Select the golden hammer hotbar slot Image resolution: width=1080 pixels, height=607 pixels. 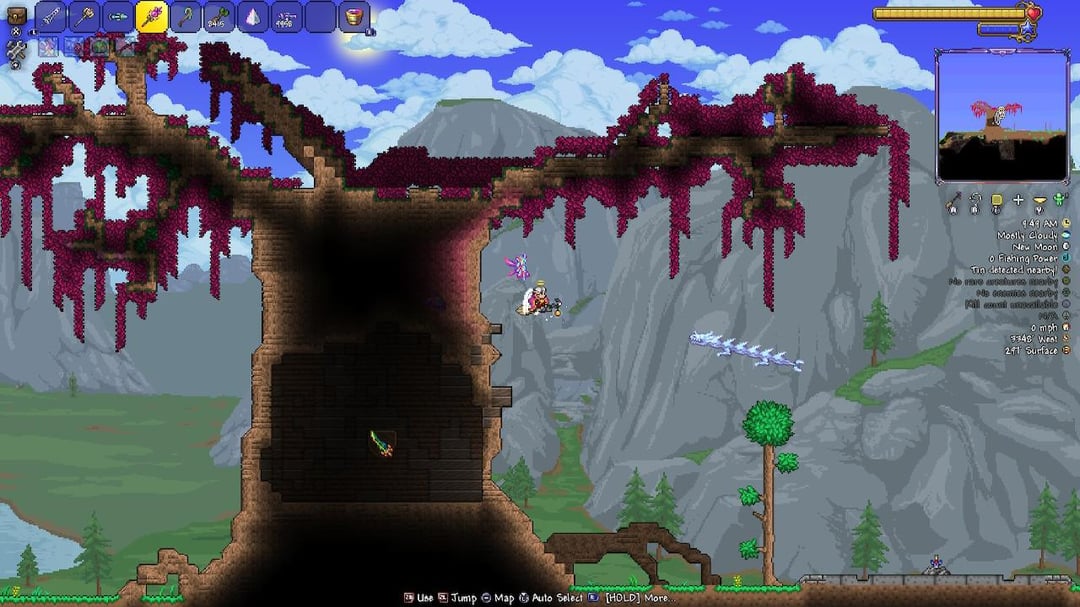point(84,17)
